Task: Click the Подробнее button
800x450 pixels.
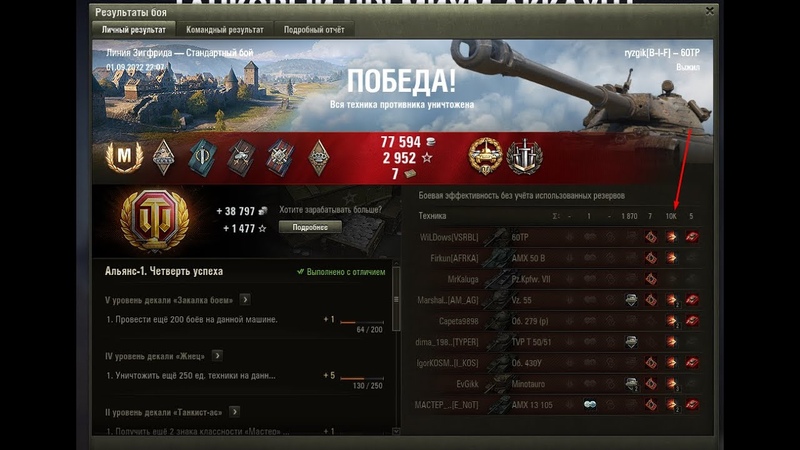Action: [310, 227]
